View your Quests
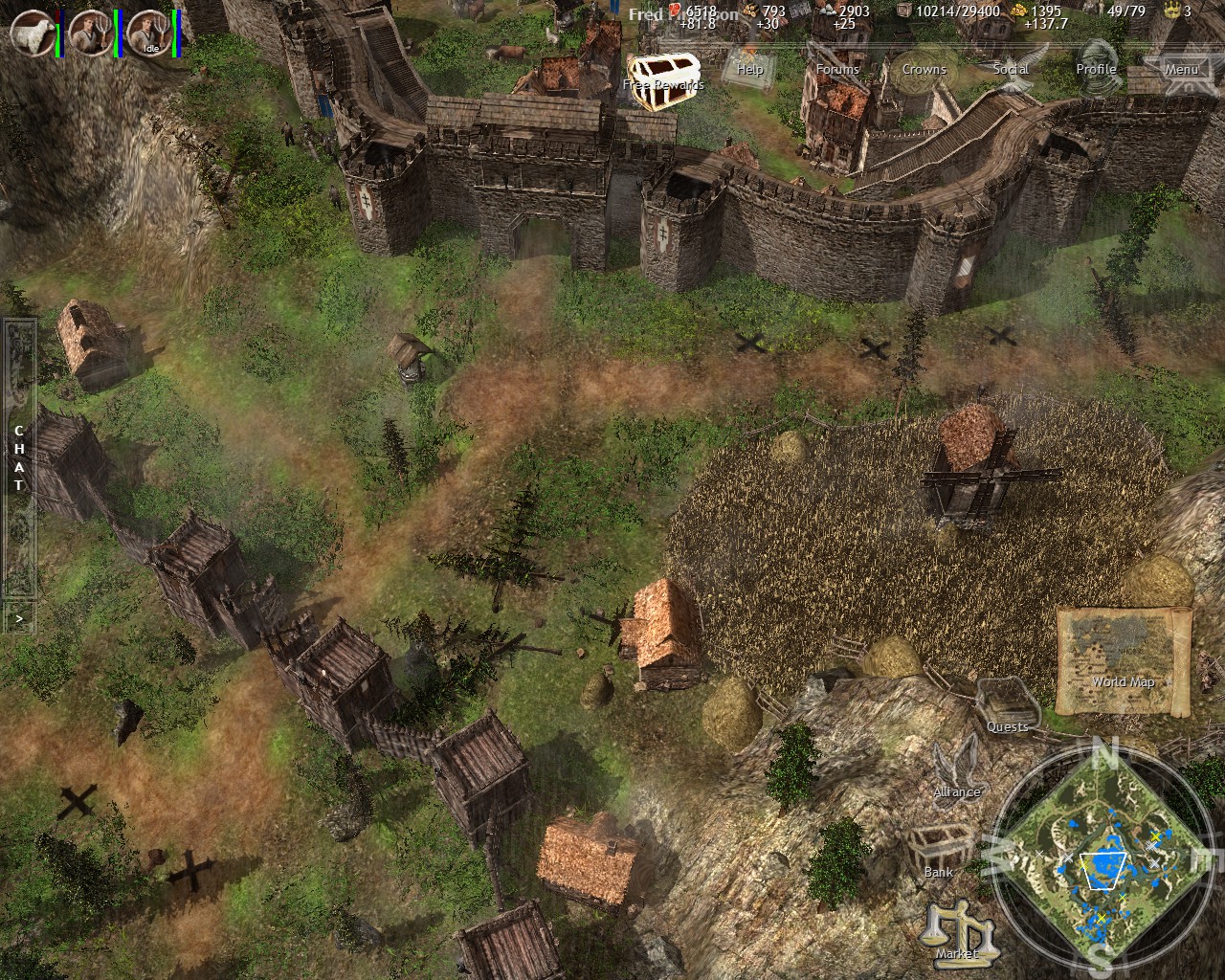 pos(1006,708)
